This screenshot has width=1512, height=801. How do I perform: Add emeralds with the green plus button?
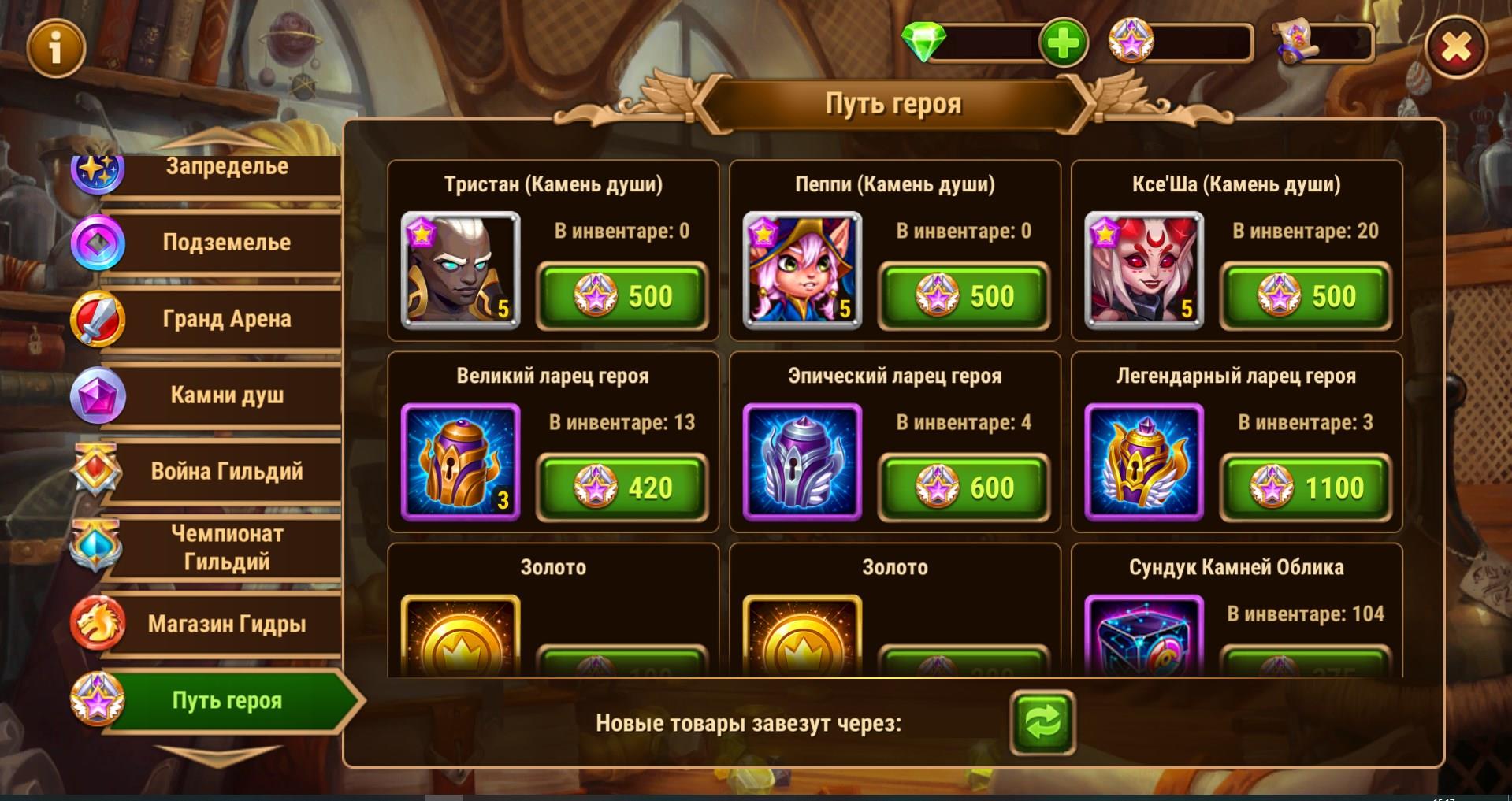[1063, 43]
